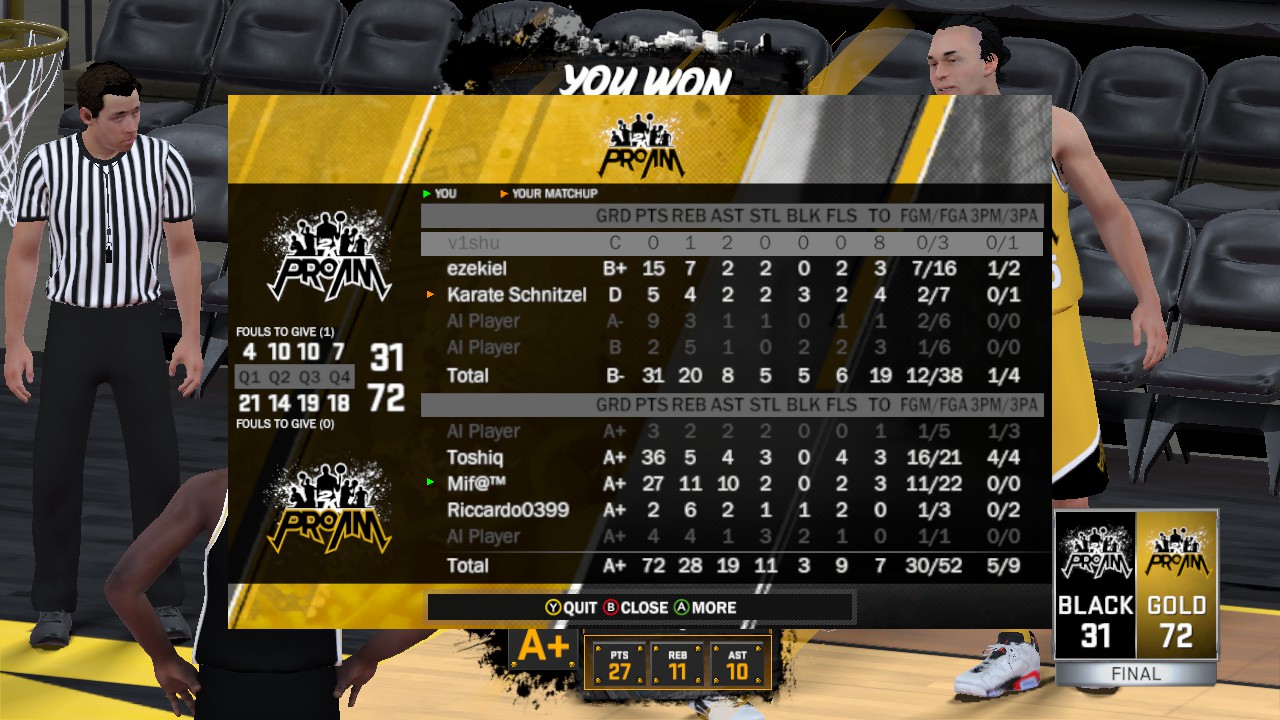Click the orange arrow beside Karate Schnitzel
Screen dimensions: 1280x720
[428, 294]
